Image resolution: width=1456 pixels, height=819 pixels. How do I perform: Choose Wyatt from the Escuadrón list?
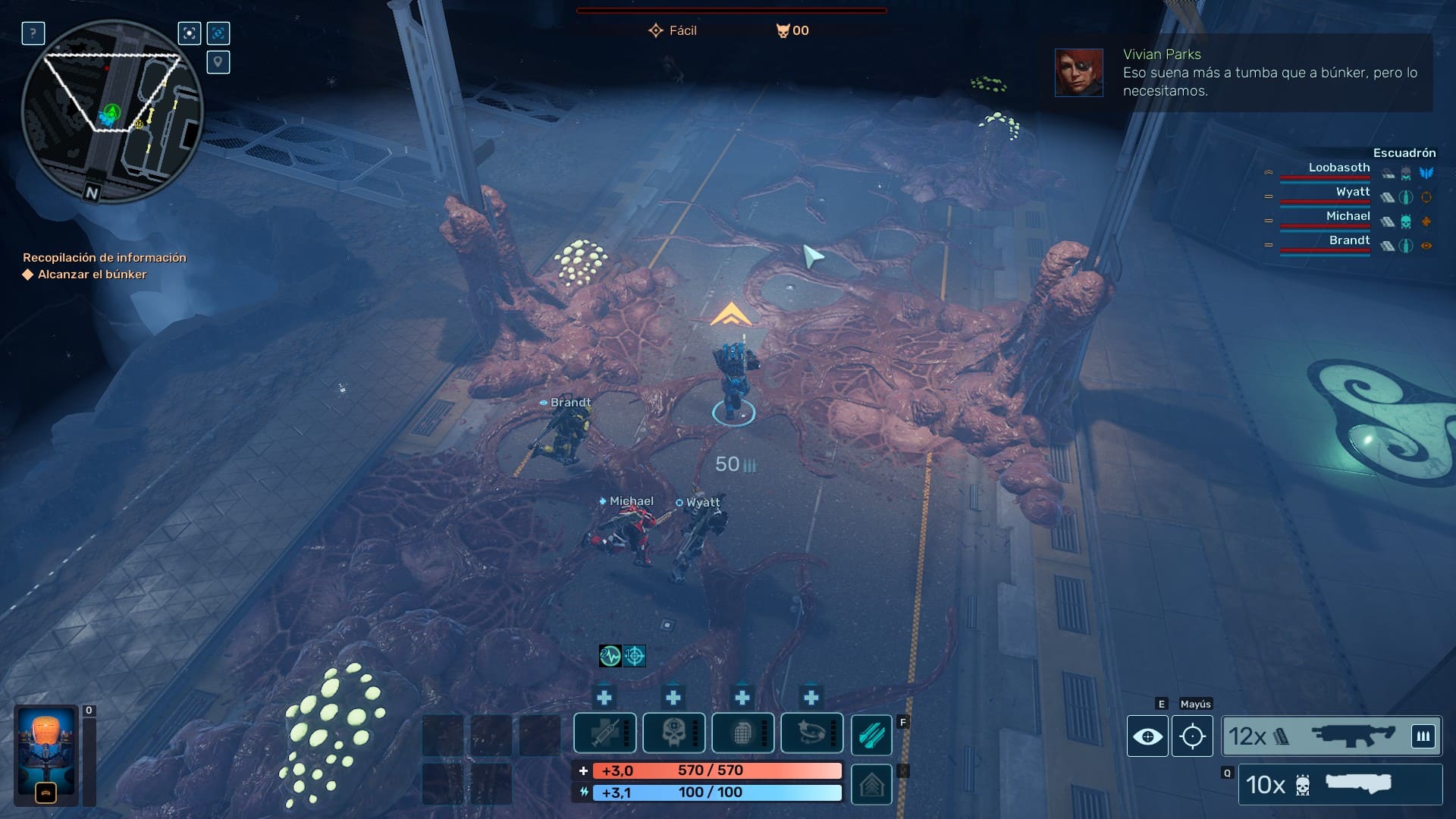coord(1352,193)
